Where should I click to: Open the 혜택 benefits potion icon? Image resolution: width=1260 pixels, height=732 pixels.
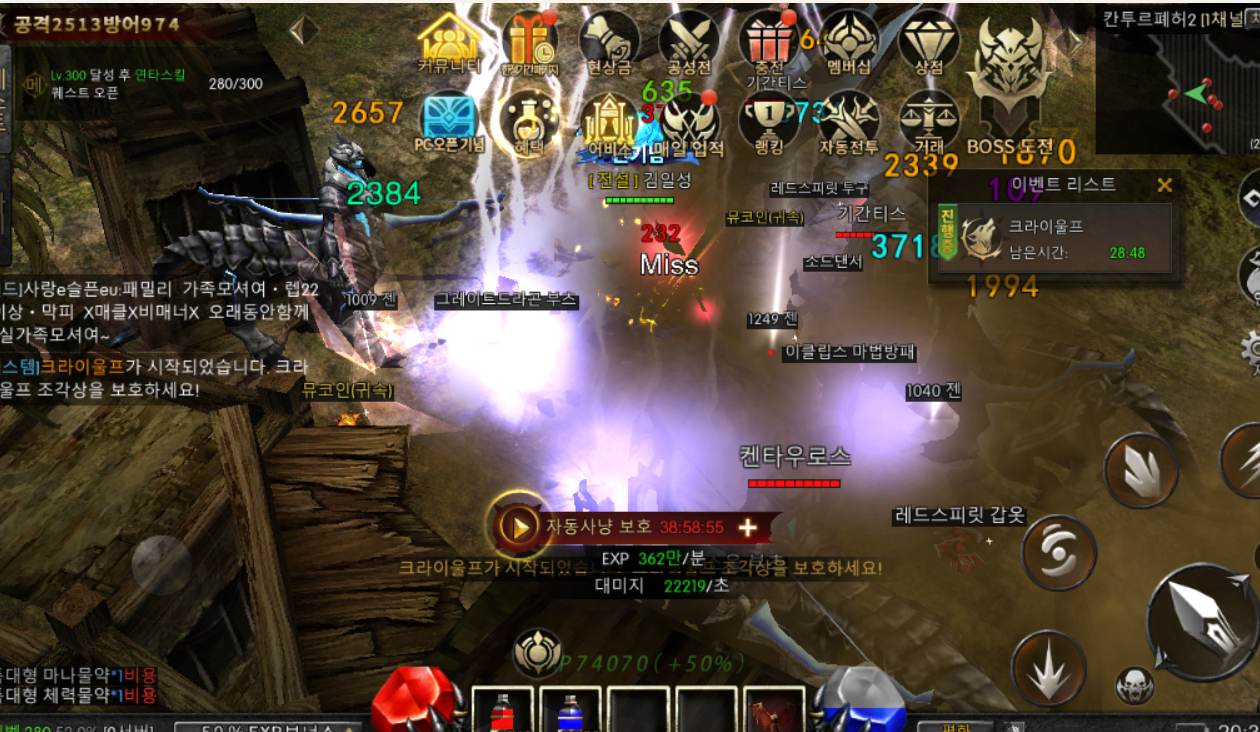pyautogui.click(x=529, y=120)
